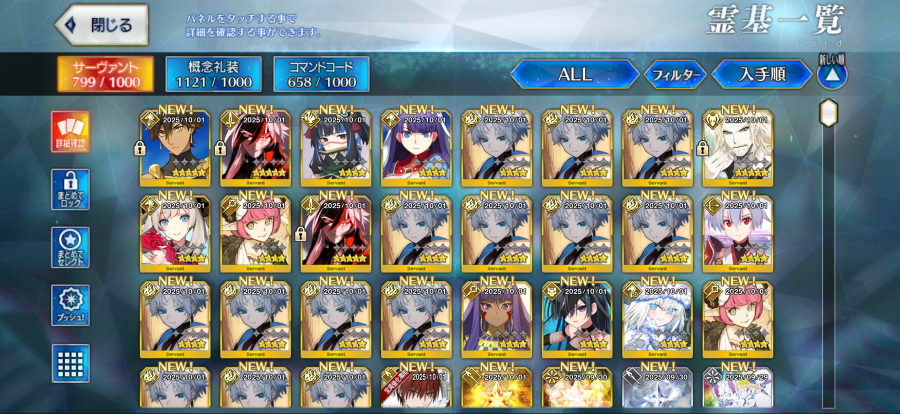This screenshot has width=900, height=414.
Task: Close the spirit origin list with 閉じる
Action: coord(101,25)
